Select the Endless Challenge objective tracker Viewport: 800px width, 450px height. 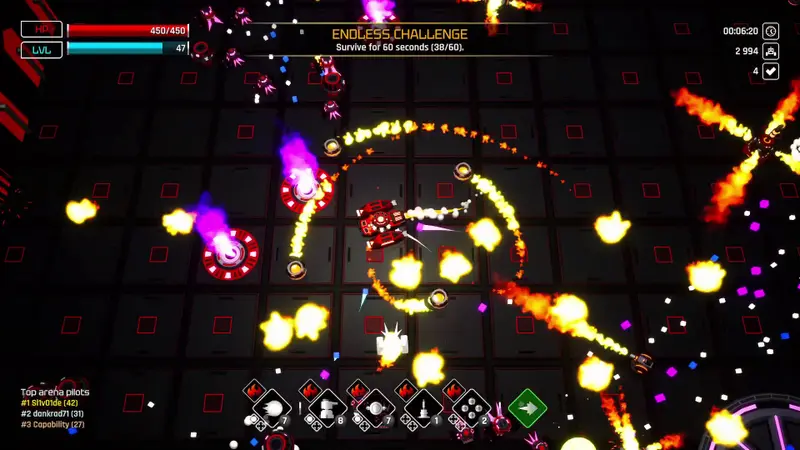[x=400, y=40]
